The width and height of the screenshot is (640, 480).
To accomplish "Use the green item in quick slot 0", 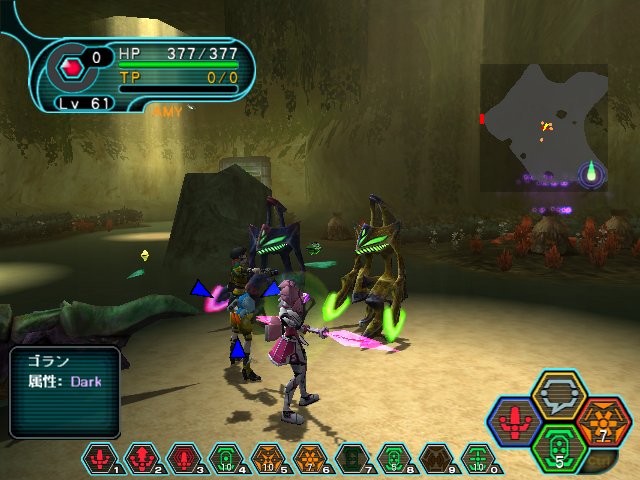I will 478,460.
